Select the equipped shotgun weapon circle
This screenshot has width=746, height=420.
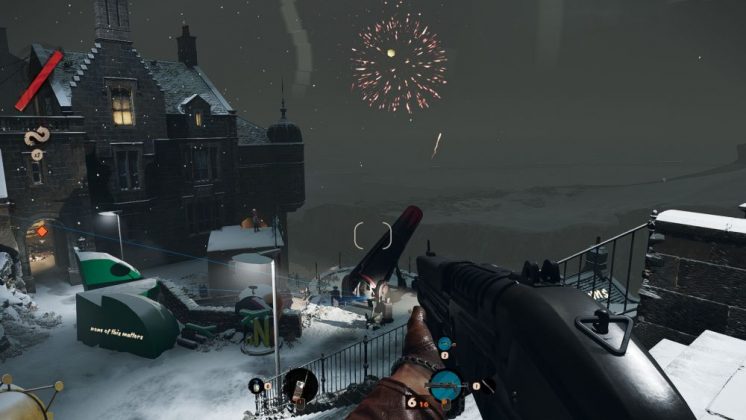(445, 384)
